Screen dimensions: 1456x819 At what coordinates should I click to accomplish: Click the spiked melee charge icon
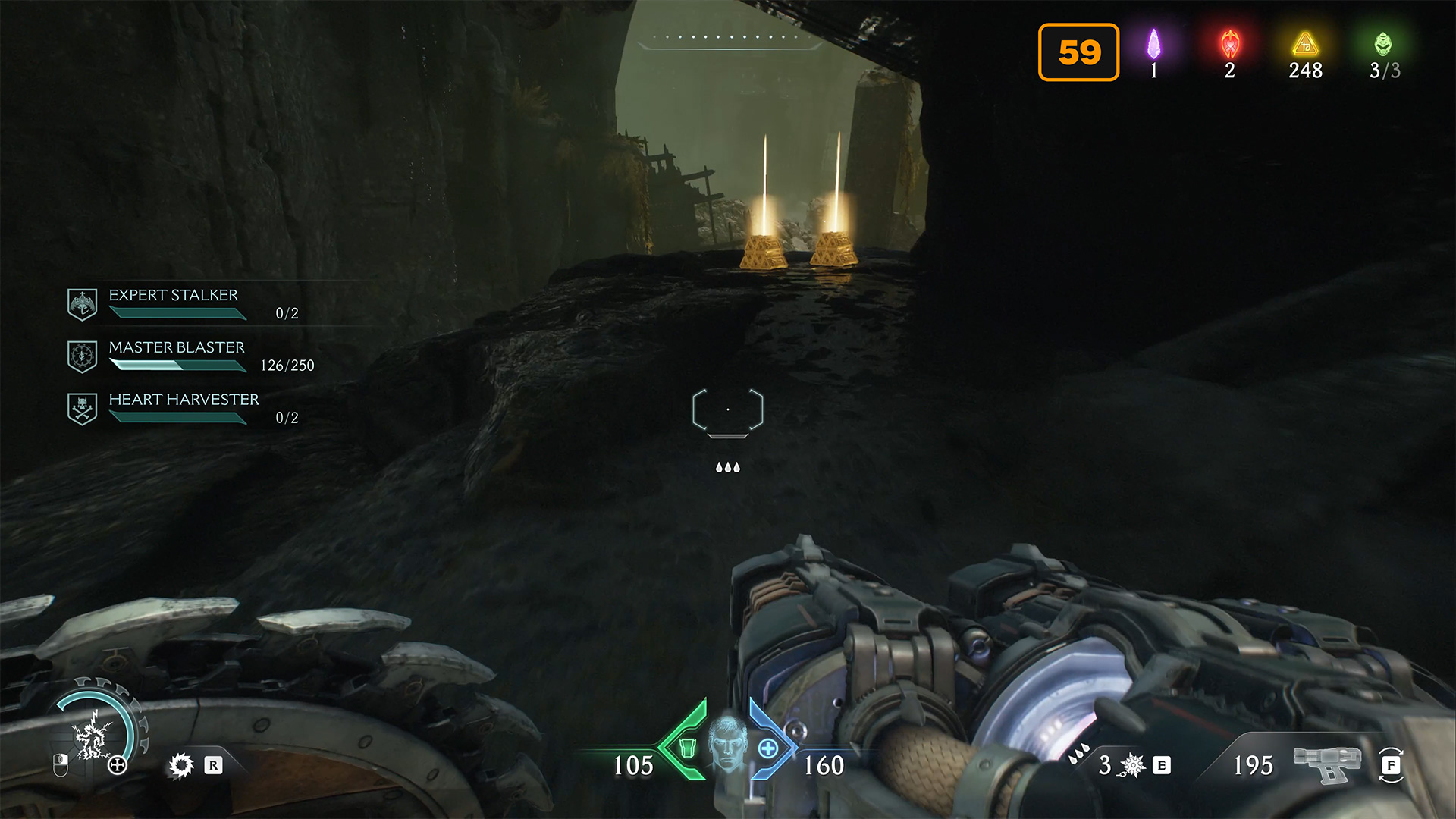click(1132, 765)
